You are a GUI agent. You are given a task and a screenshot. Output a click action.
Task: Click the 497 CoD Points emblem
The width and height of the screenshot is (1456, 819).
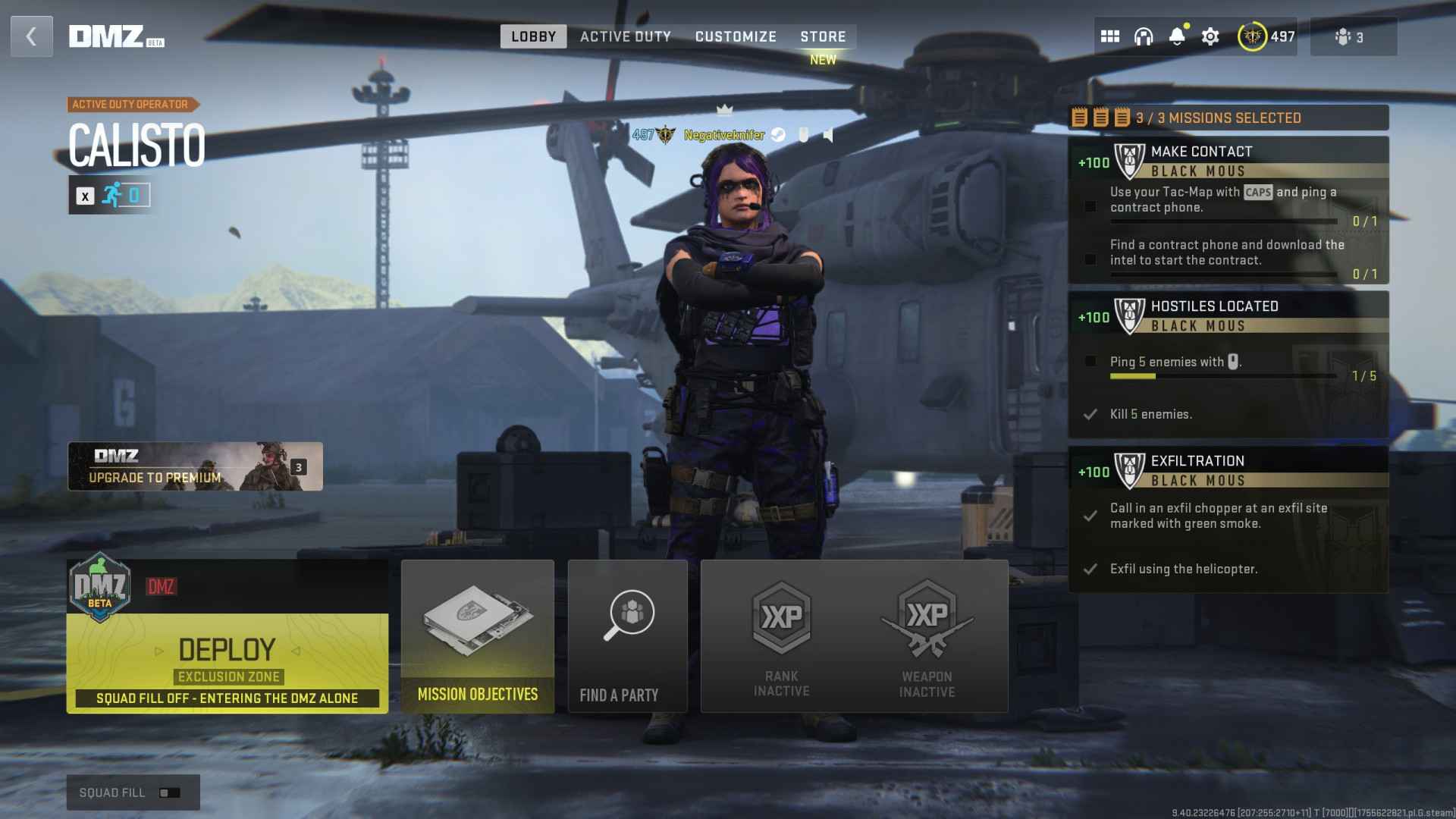tap(1252, 36)
